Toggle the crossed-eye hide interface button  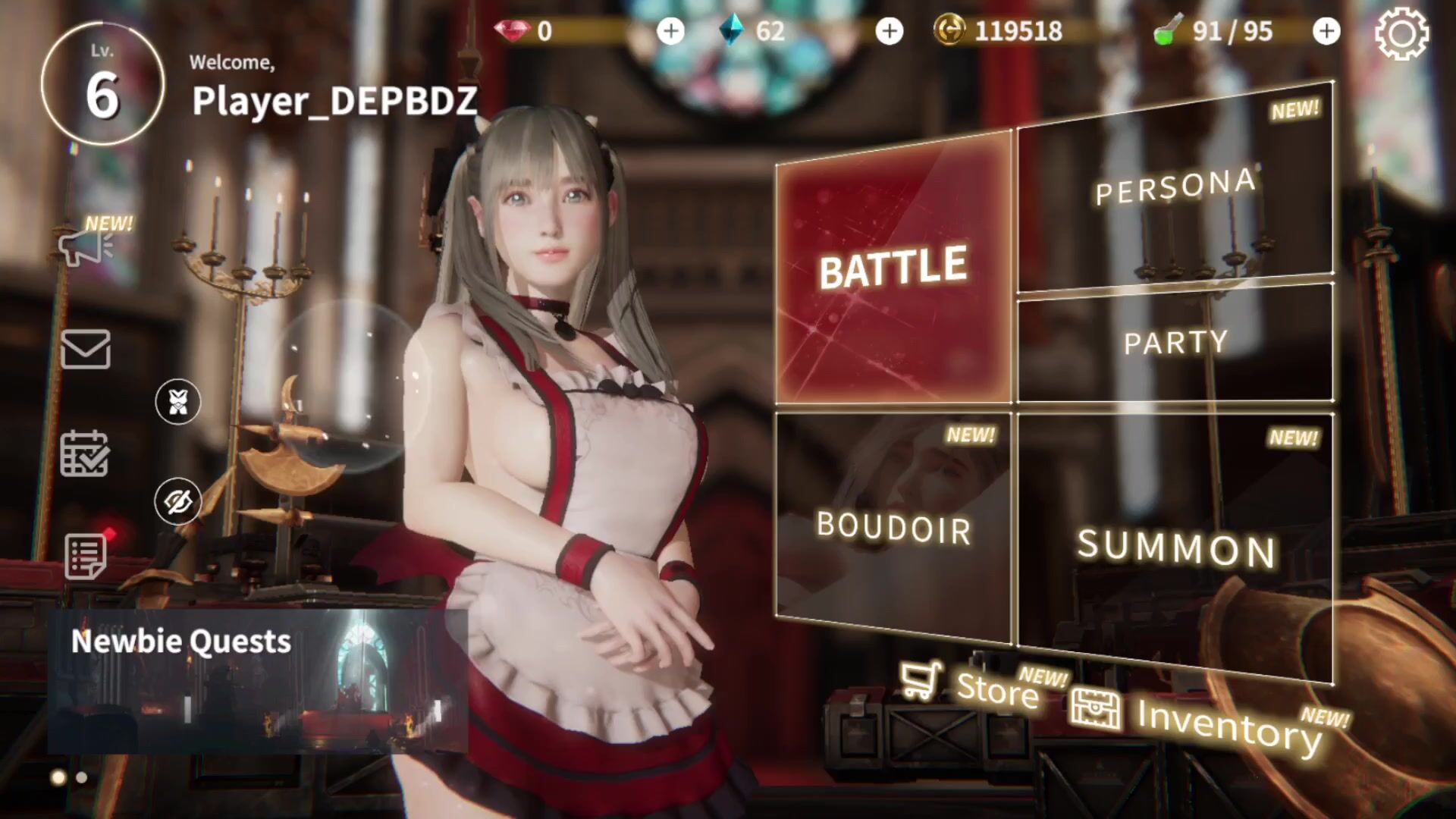coord(178,501)
